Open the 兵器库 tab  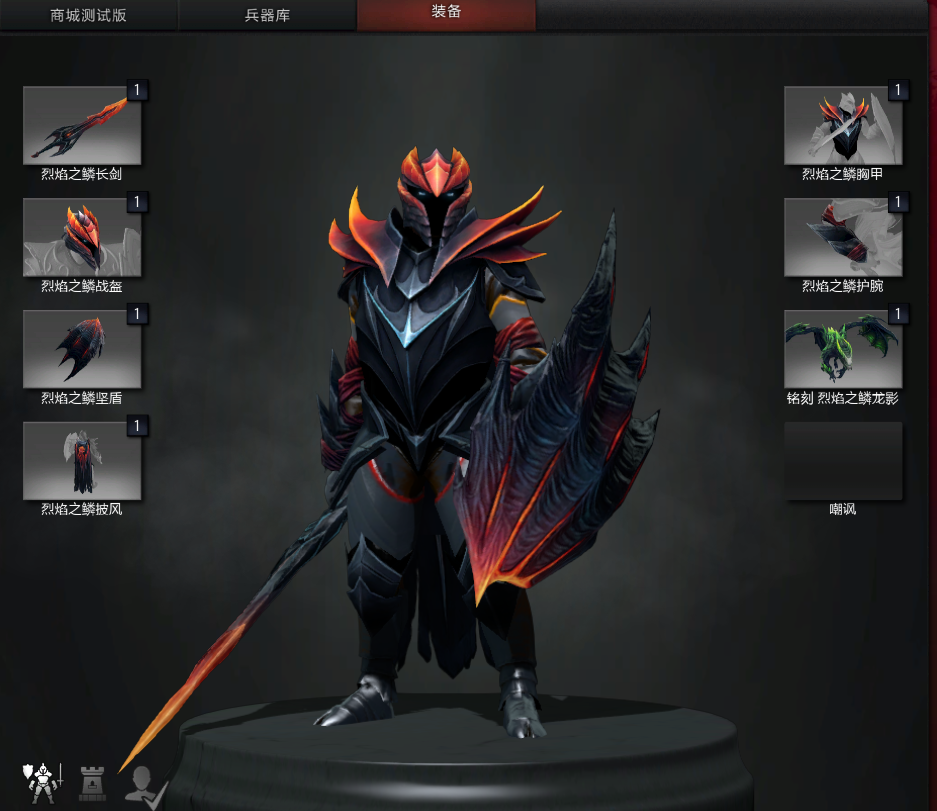click(267, 16)
